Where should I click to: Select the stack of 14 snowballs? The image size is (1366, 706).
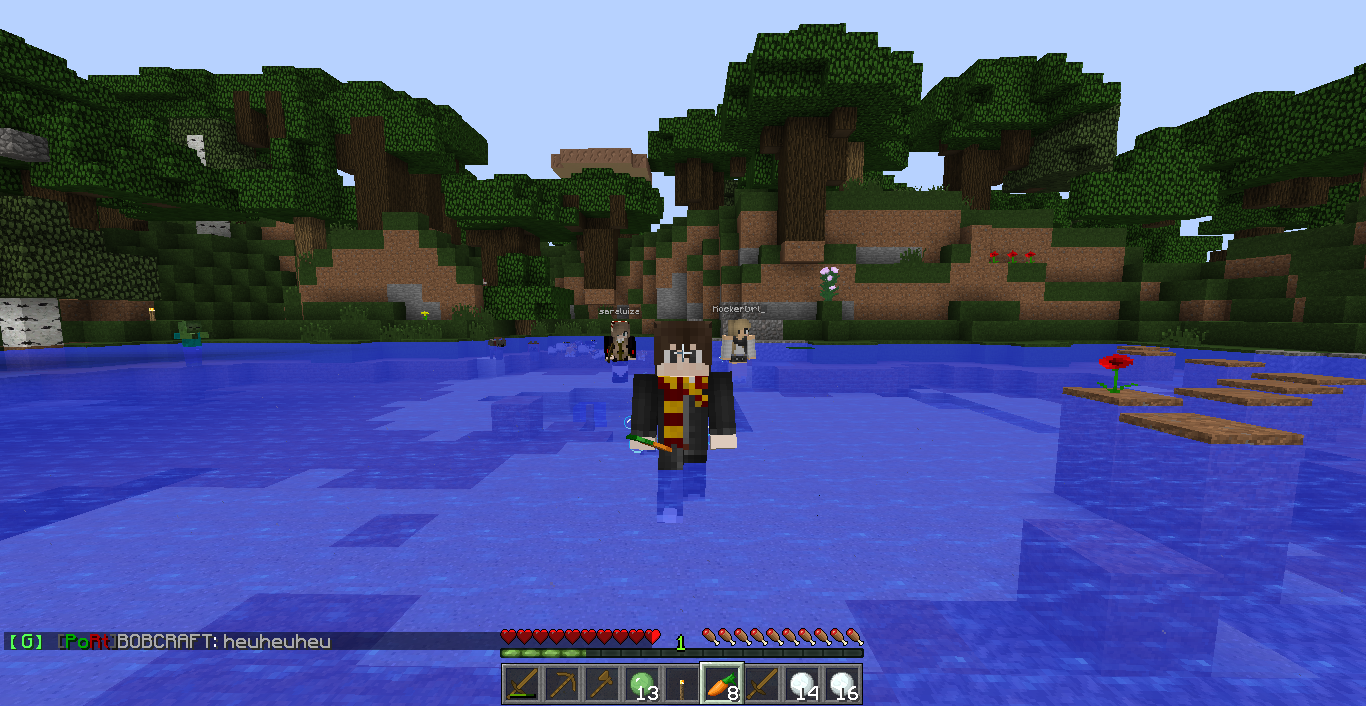tap(802, 684)
